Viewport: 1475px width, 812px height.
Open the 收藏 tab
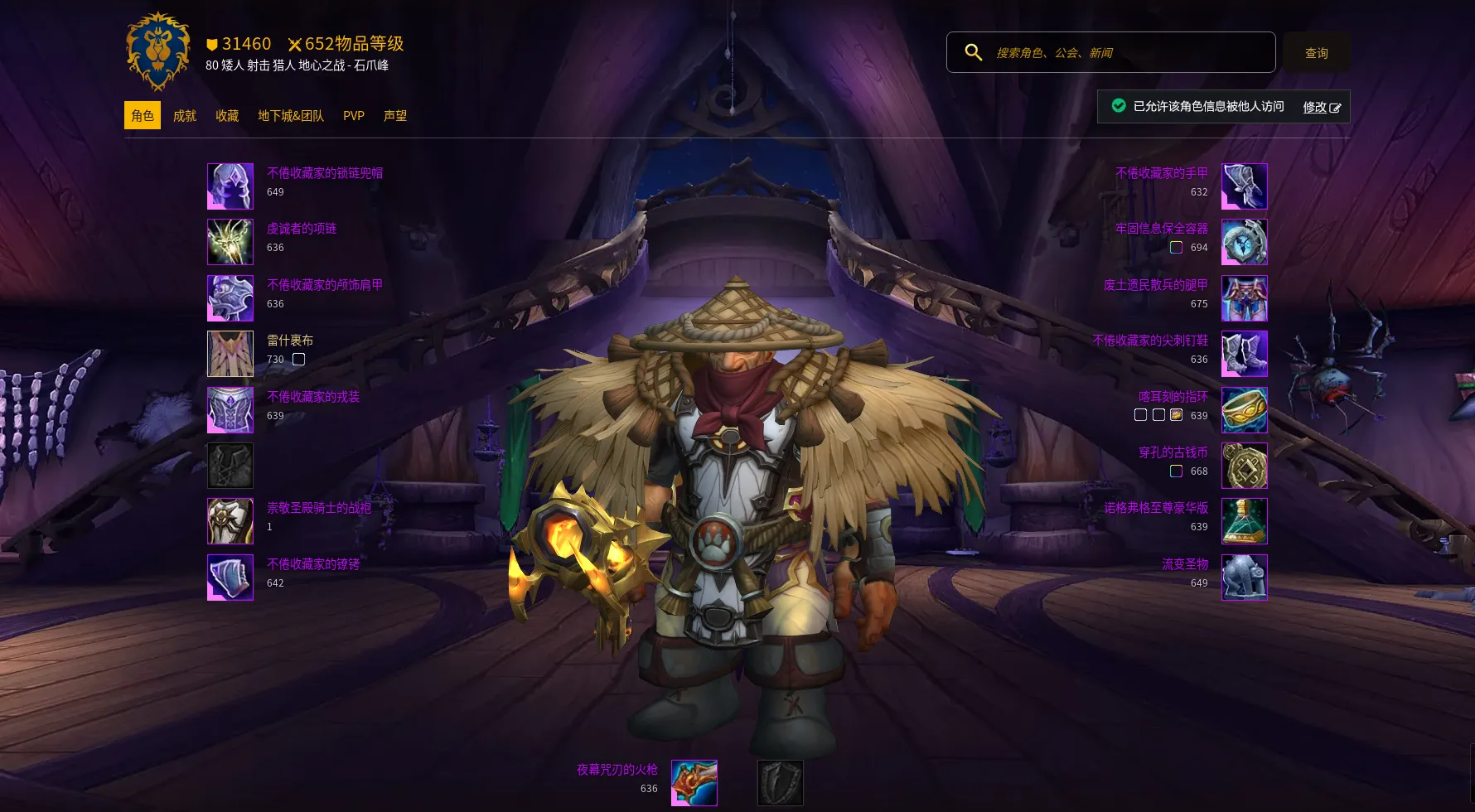click(227, 116)
